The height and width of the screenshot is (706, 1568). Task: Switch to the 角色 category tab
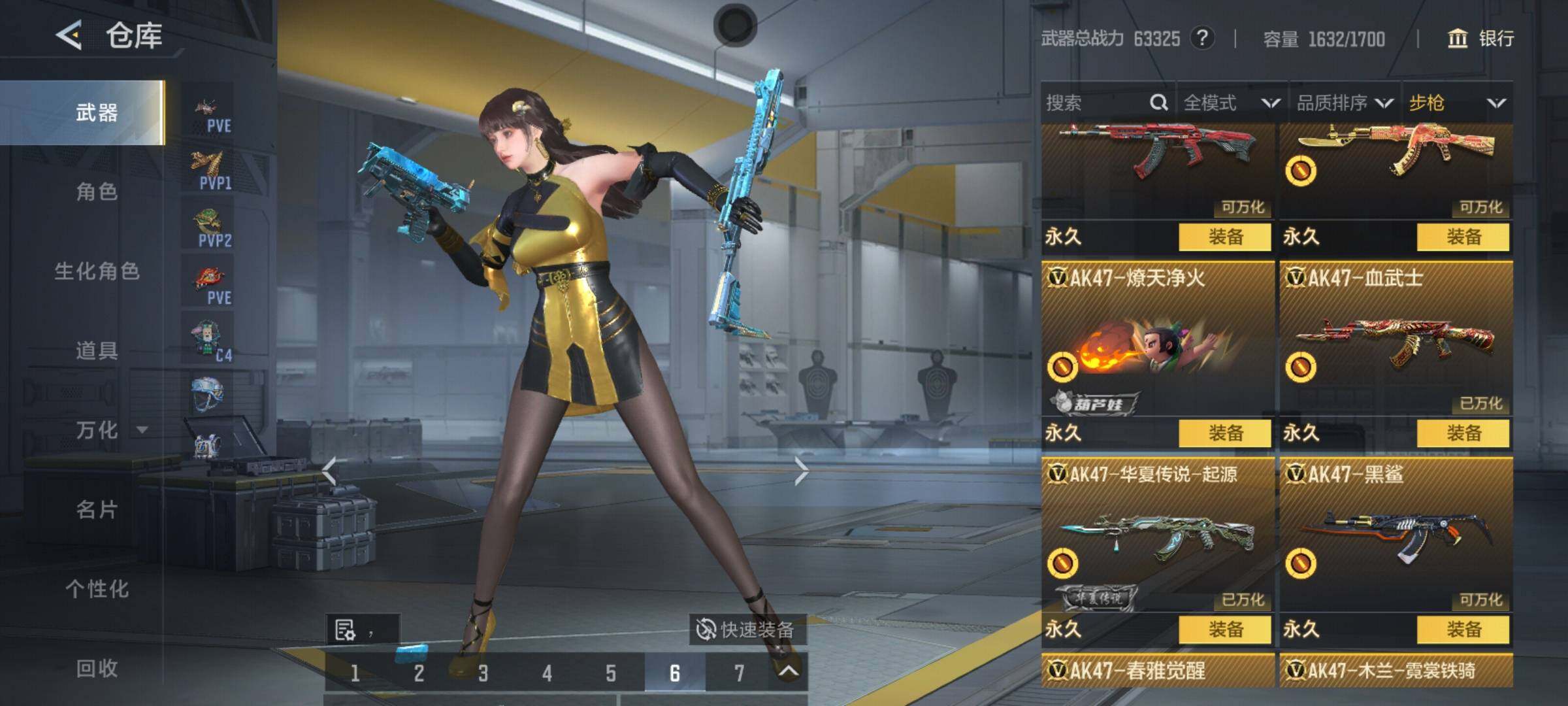(97, 192)
